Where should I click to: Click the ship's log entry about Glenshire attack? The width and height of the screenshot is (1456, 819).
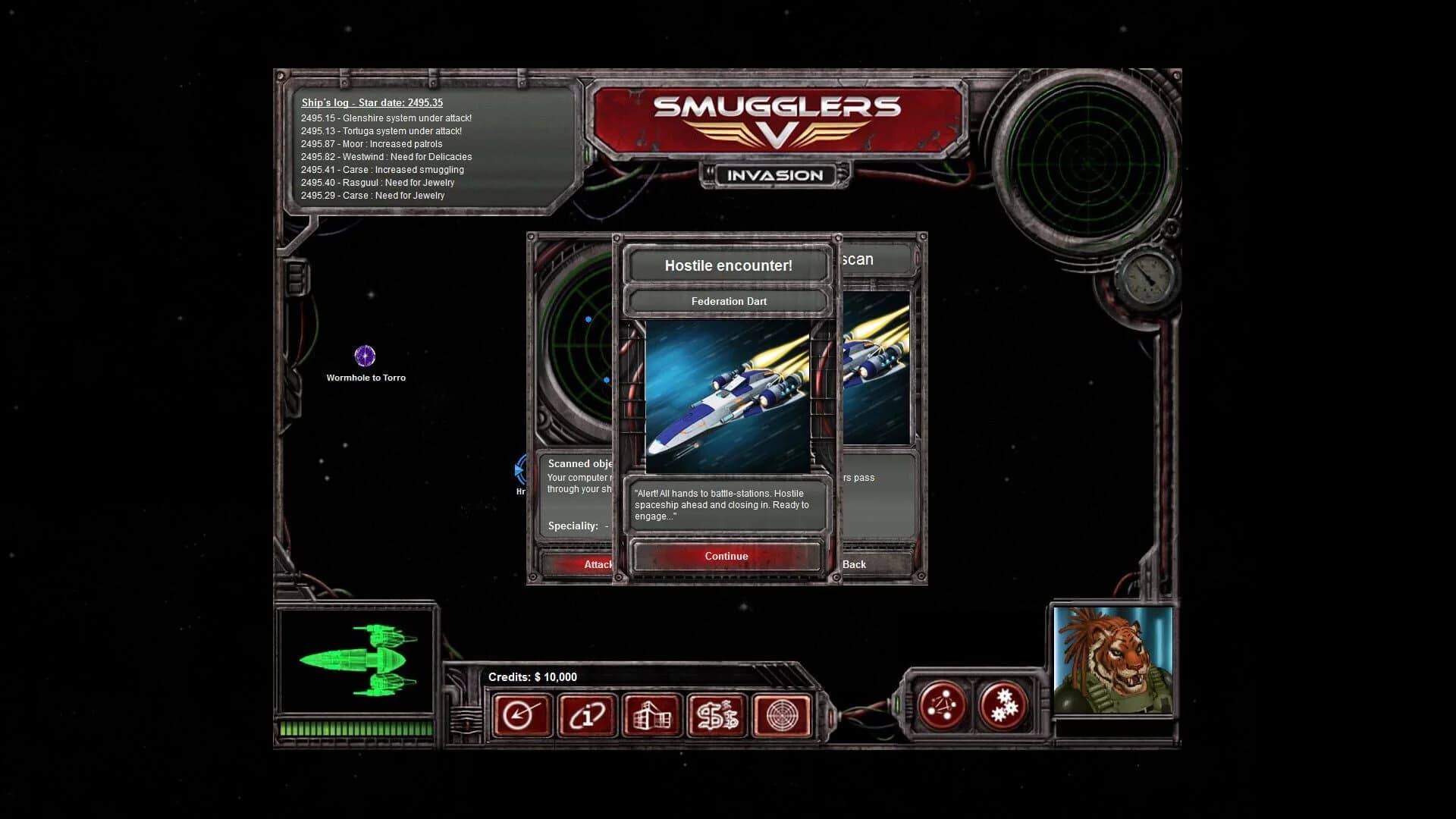(x=386, y=118)
